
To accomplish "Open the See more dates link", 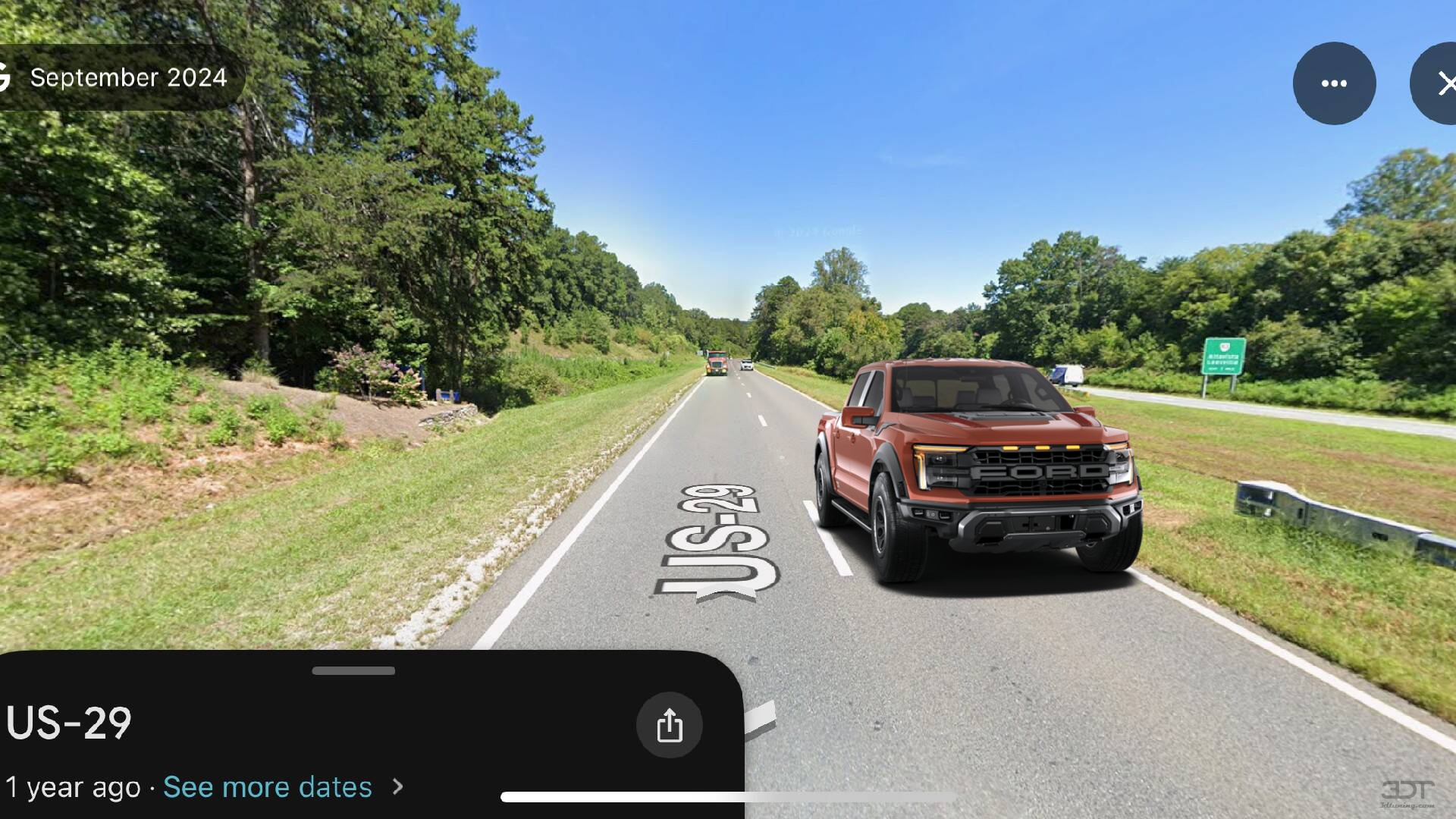I will pos(268,787).
